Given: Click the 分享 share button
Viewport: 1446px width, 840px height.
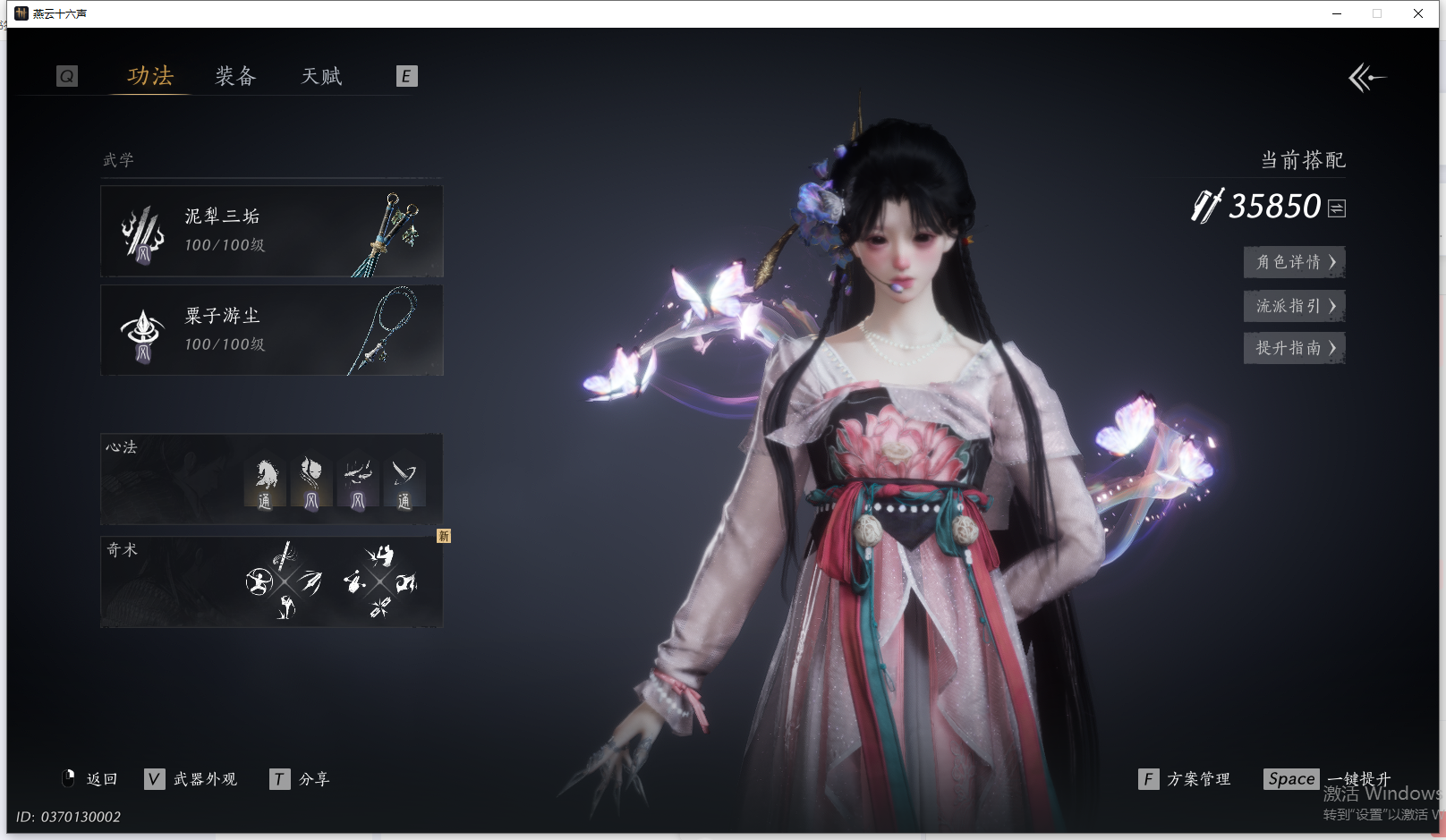Looking at the screenshot, I should (301, 779).
